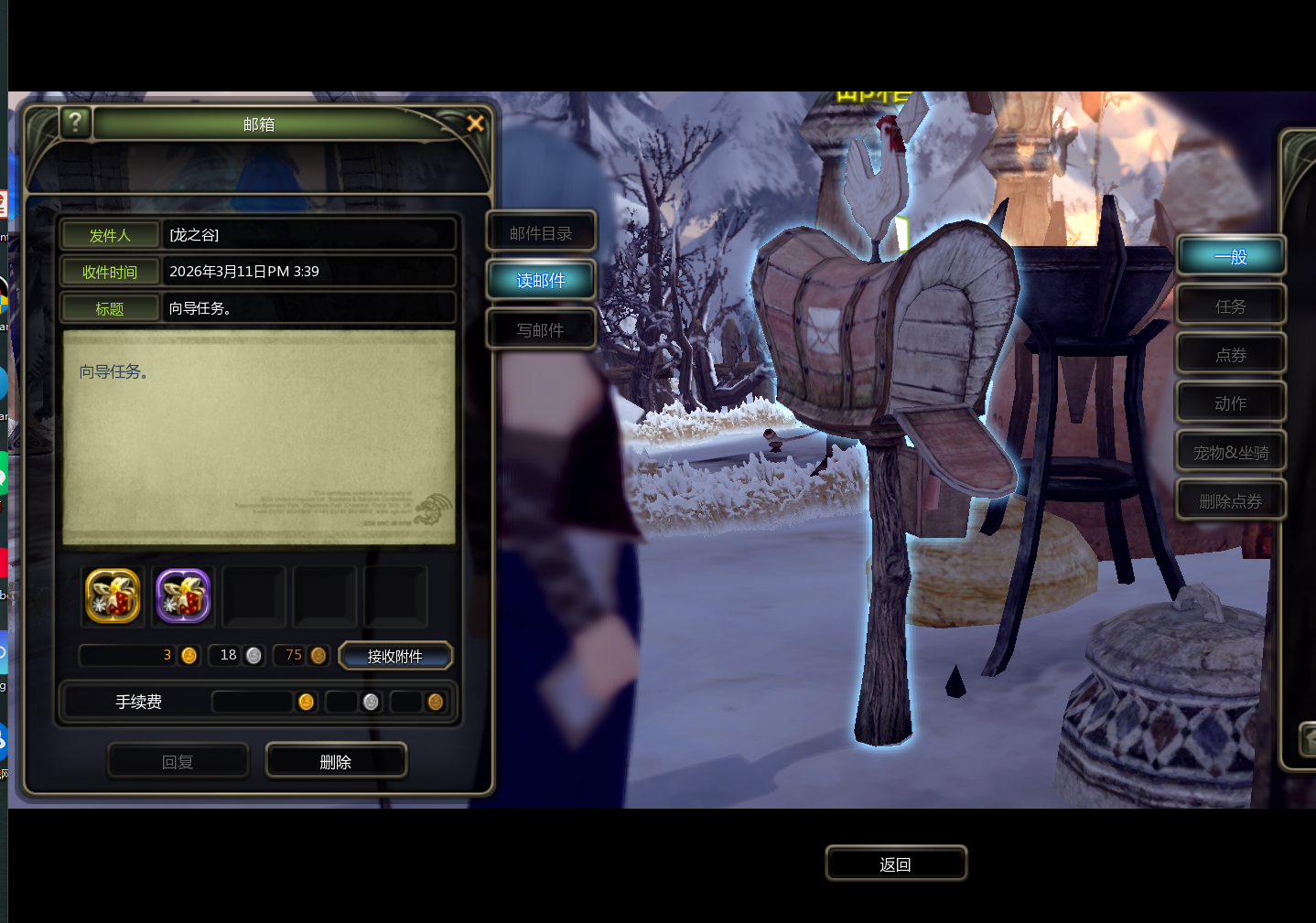The height and width of the screenshot is (923, 1316).
Task: Select the purple-framed gift box attachment
Action: pyautogui.click(x=183, y=596)
